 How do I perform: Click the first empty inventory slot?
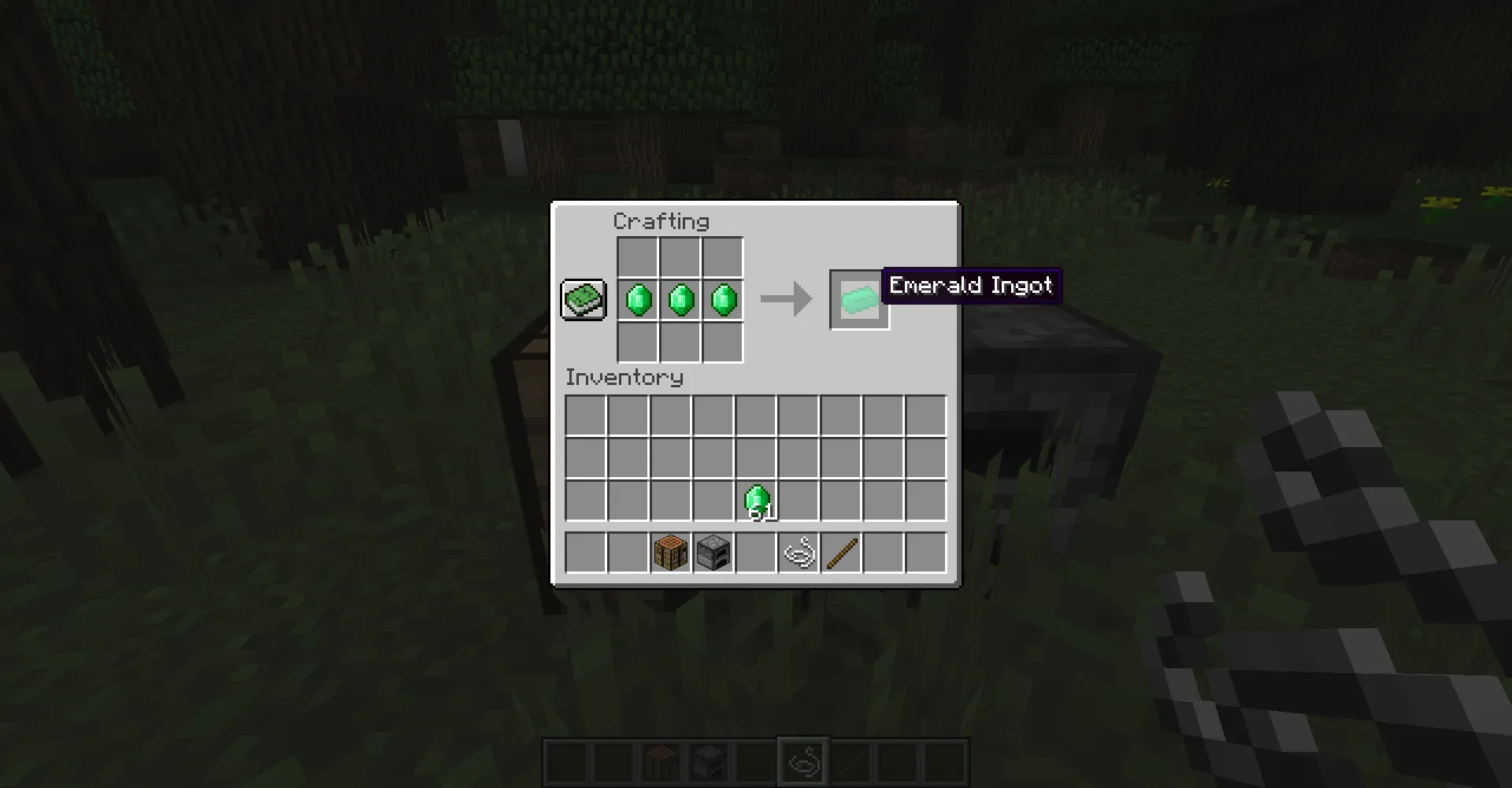pos(584,413)
